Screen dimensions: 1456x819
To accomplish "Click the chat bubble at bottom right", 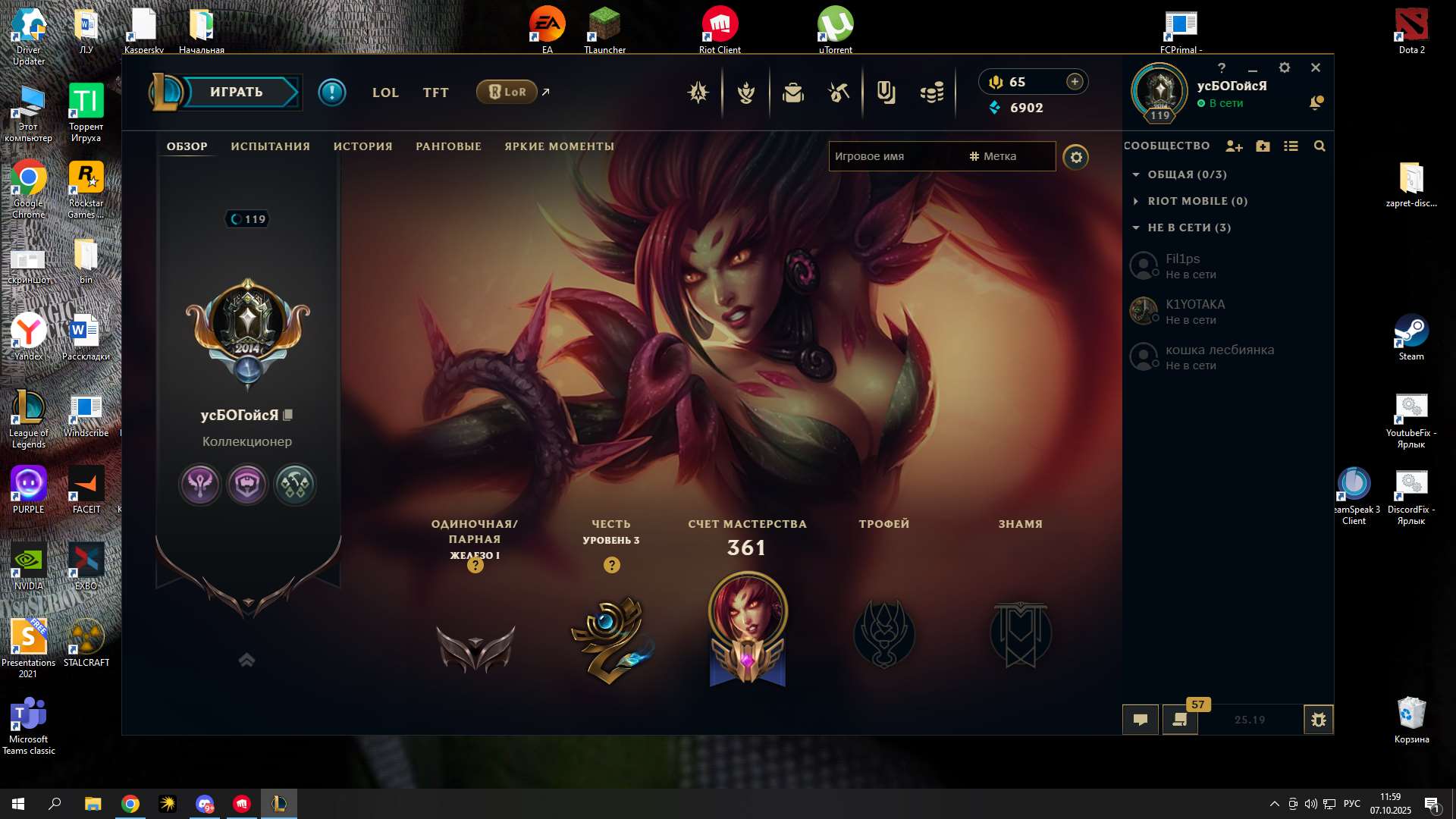I will tap(1141, 720).
